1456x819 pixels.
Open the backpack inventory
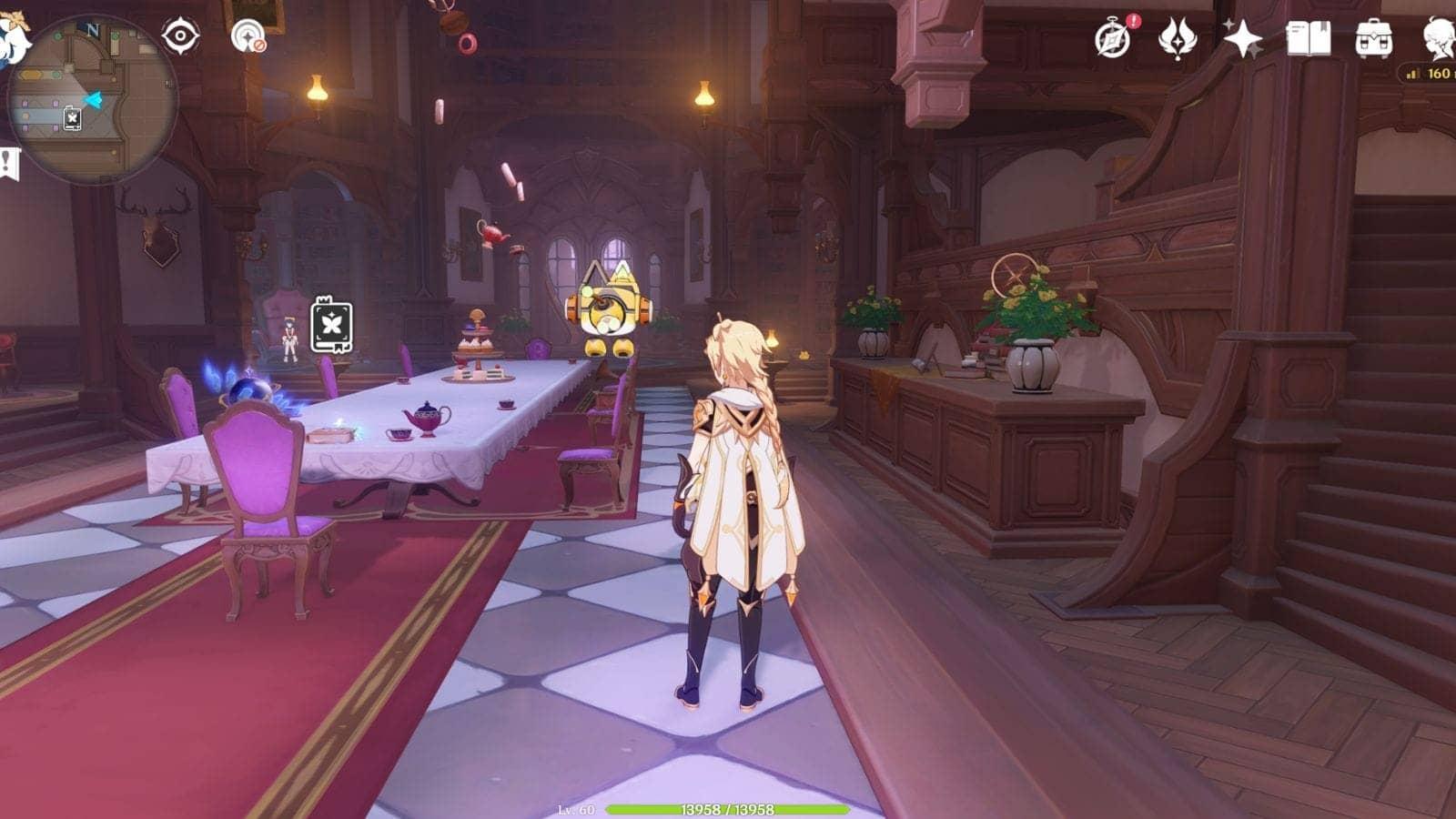pyautogui.click(x=1373, y=39)
